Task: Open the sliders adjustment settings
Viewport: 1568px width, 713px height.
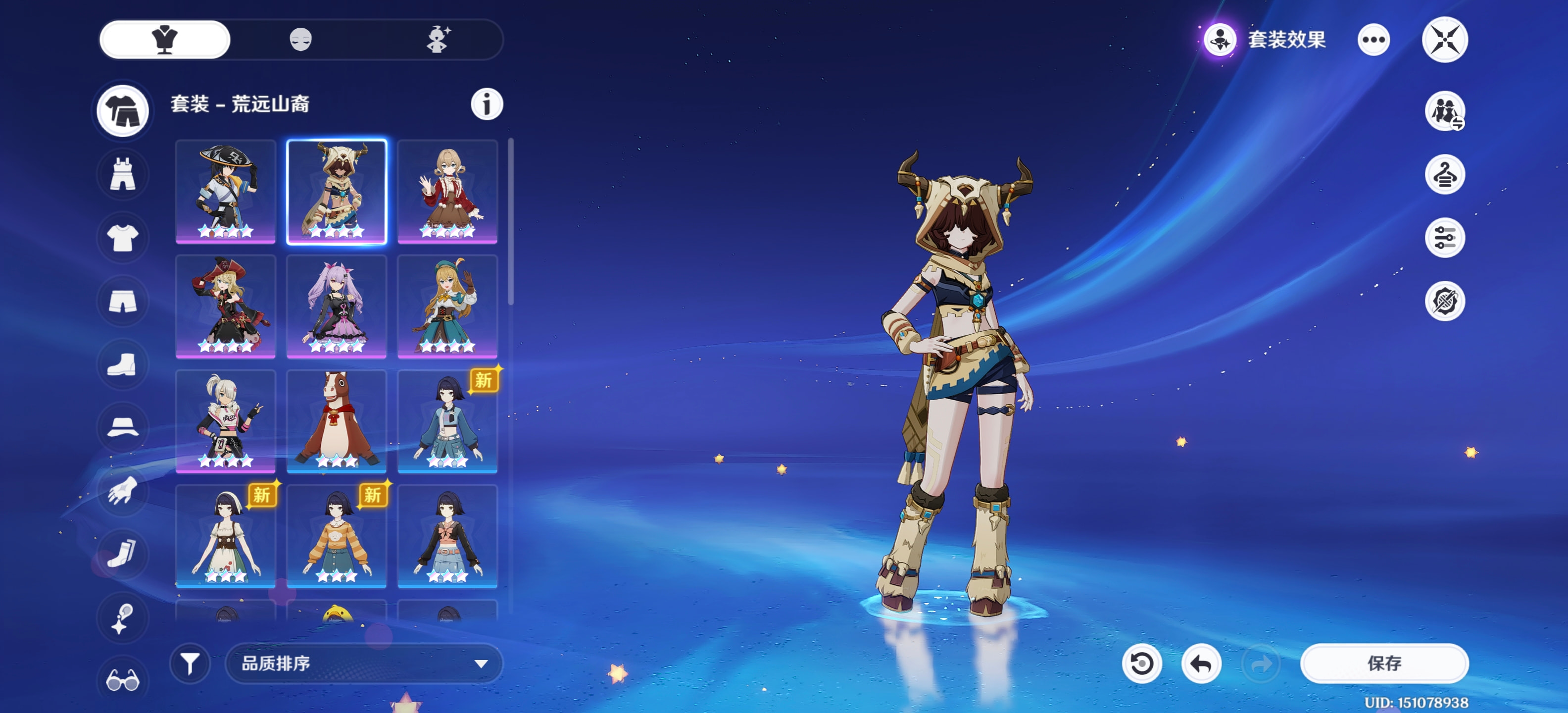Action: coord(1444,238)
